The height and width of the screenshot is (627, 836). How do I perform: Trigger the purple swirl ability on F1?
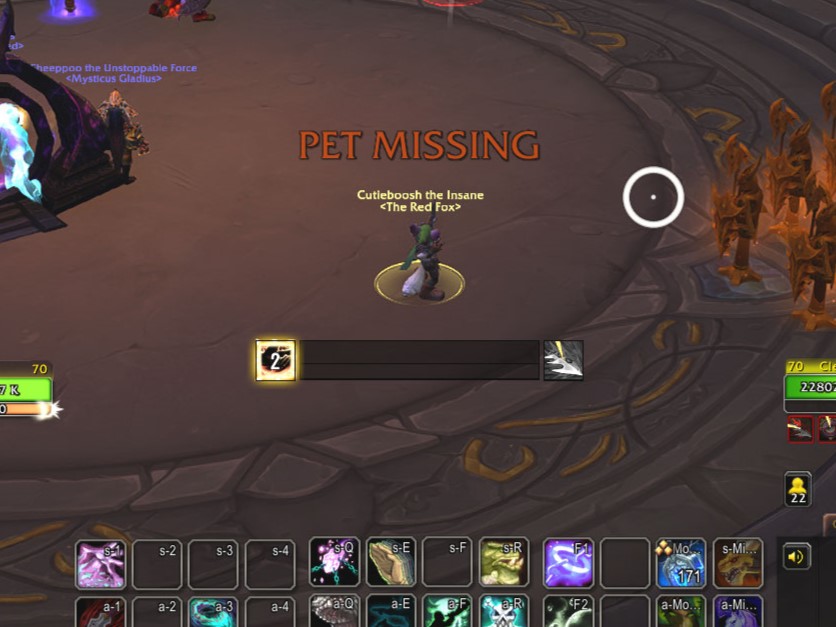pos(568,563)
